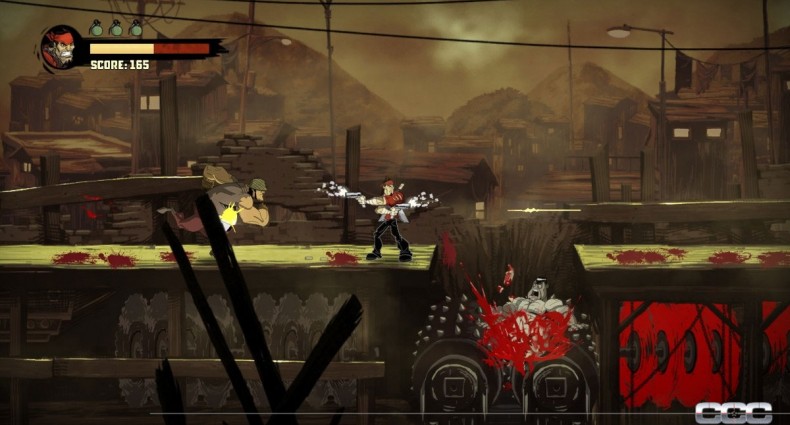
Task: Click the CCC watermark logo
Action: pyautogui.click(x=734, y=412)
